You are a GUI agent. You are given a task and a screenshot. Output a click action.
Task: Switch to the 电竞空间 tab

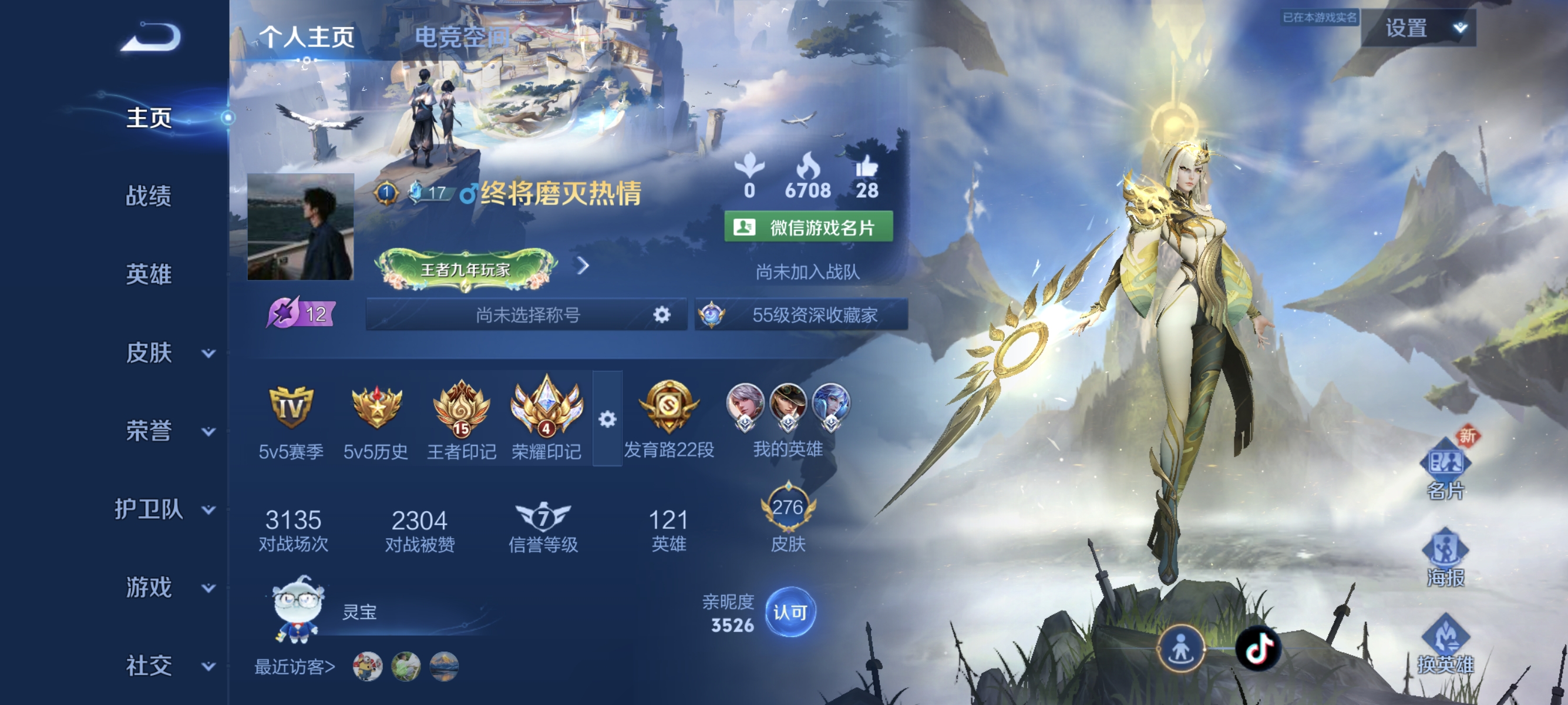click(x=461, y=37)
